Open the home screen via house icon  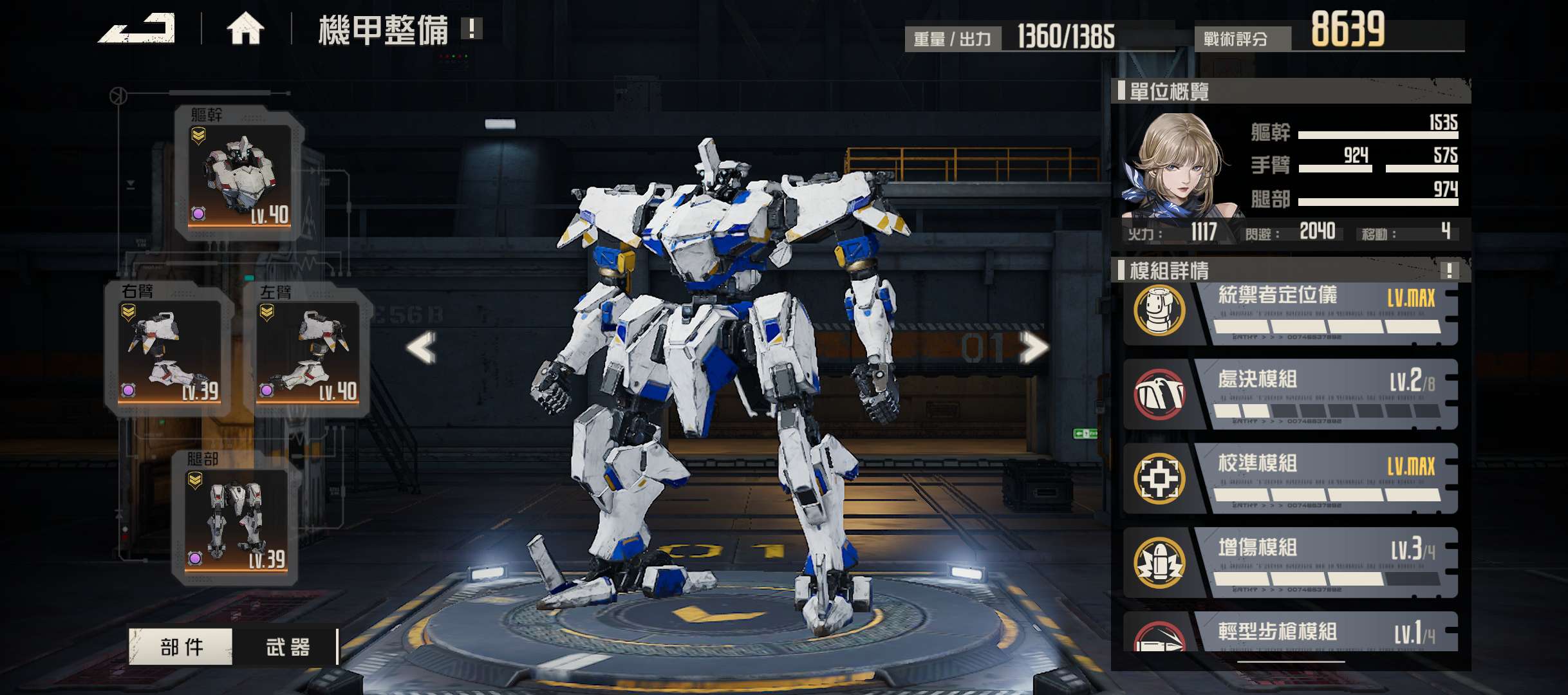pyautogui.click(x=245, y=29)
